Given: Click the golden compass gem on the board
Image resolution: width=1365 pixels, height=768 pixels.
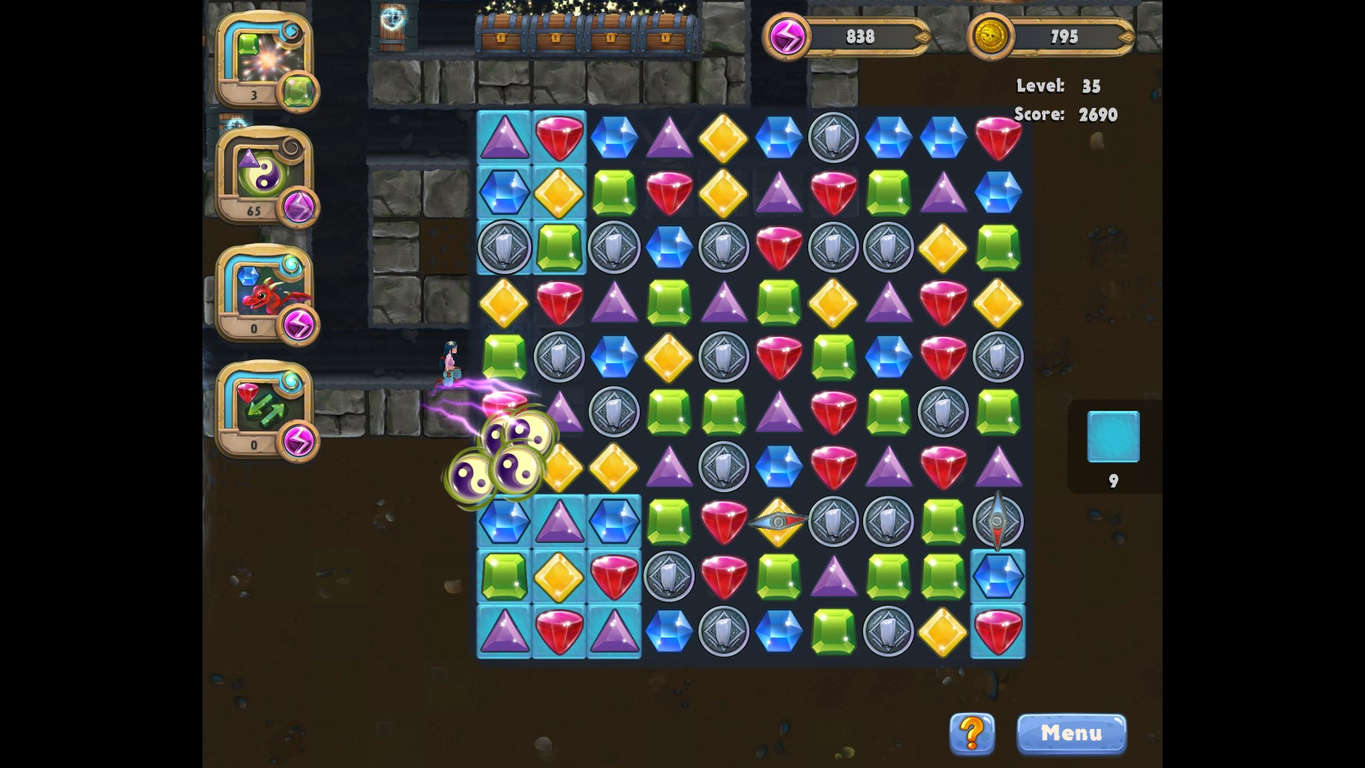Looking at the screenshot, I should click(x=779, y=521).
